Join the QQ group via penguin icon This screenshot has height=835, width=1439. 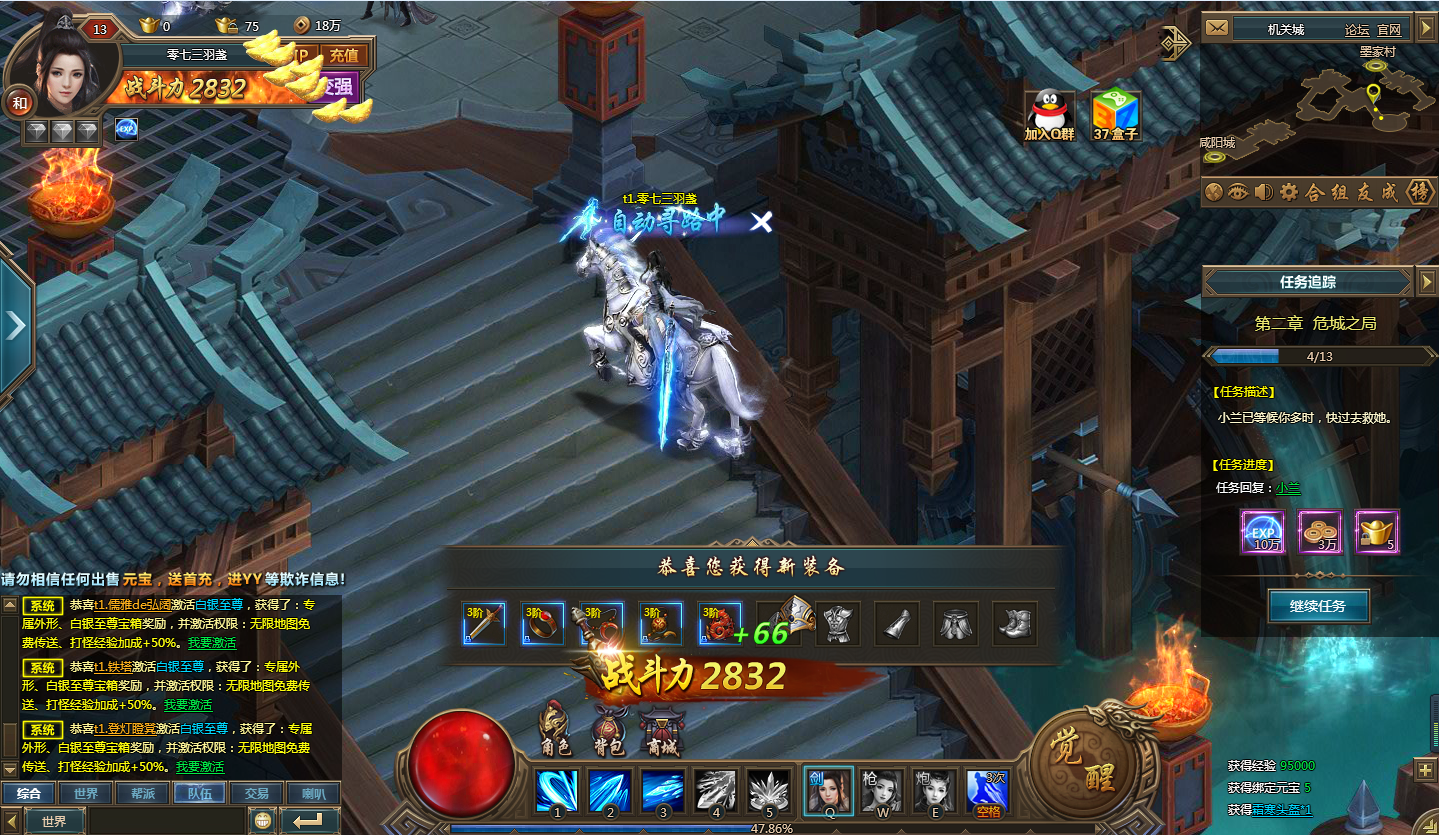[1049, 113]
